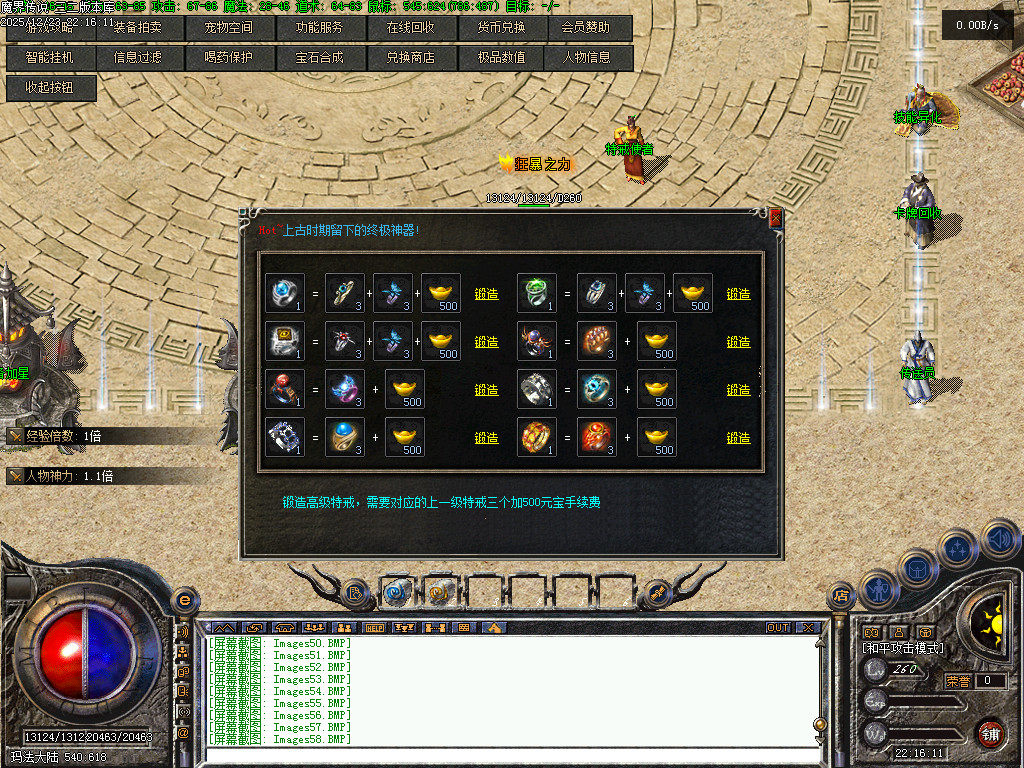Close the ring forging dialog
The width and height of the screenshot is (1024, 768).
click(x=775, y=218)
